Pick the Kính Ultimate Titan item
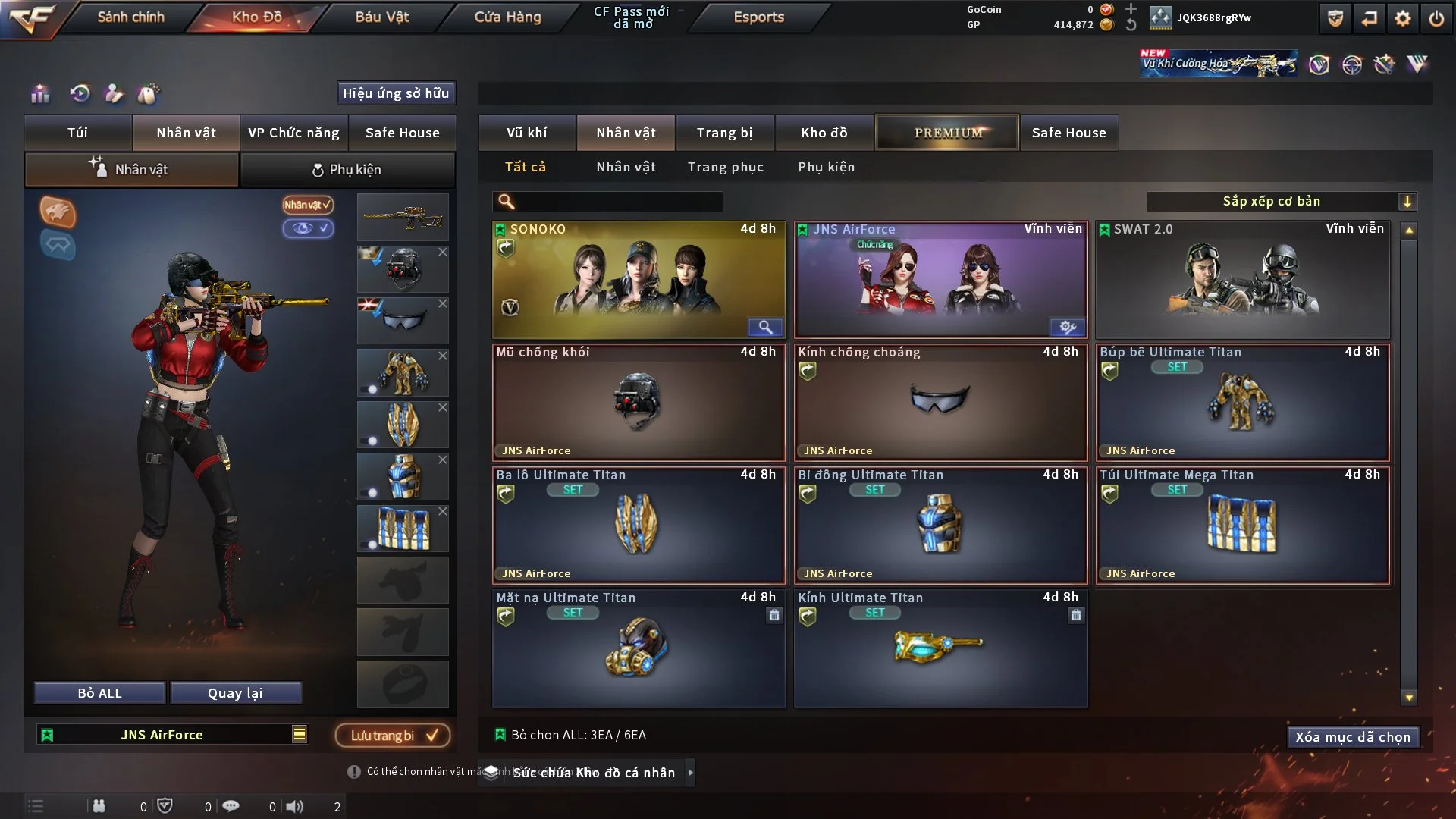Viewport: 1456px width, 819px height. coord(940,648)
